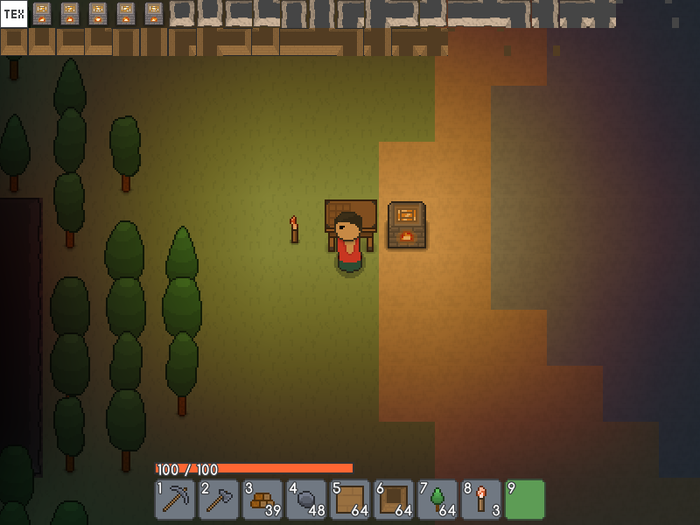Select the stone stack of 48

[306, 499]
